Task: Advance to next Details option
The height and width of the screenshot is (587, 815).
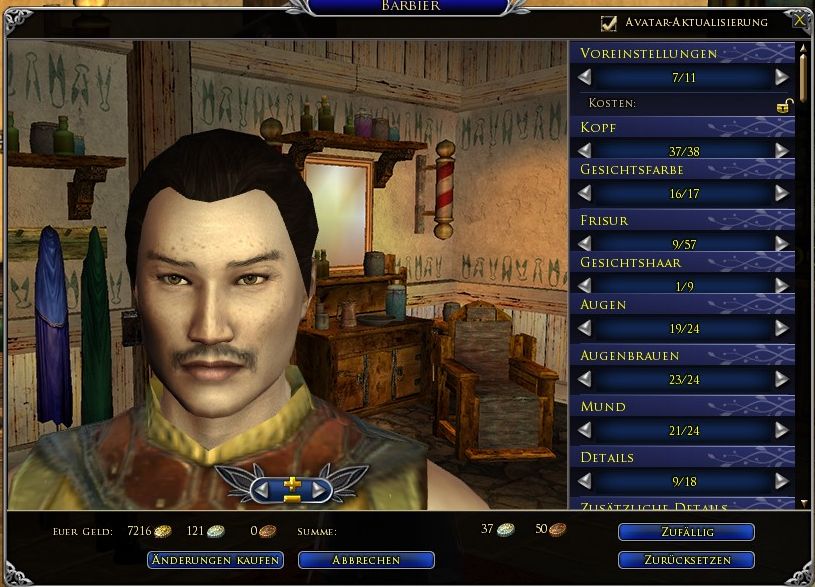Action: pos(781,481)
